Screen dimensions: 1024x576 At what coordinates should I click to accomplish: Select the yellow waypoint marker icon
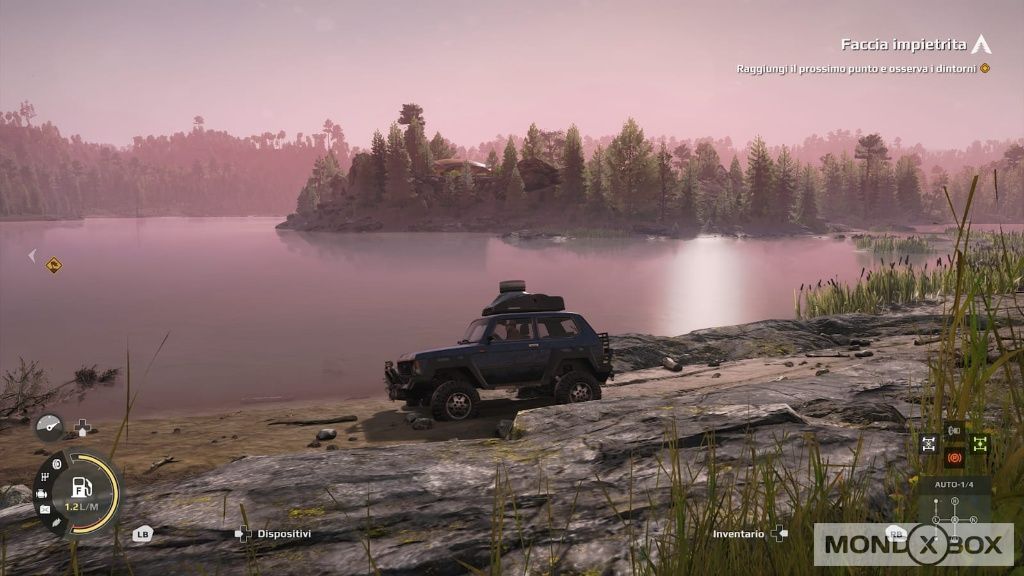click(54, 265)
